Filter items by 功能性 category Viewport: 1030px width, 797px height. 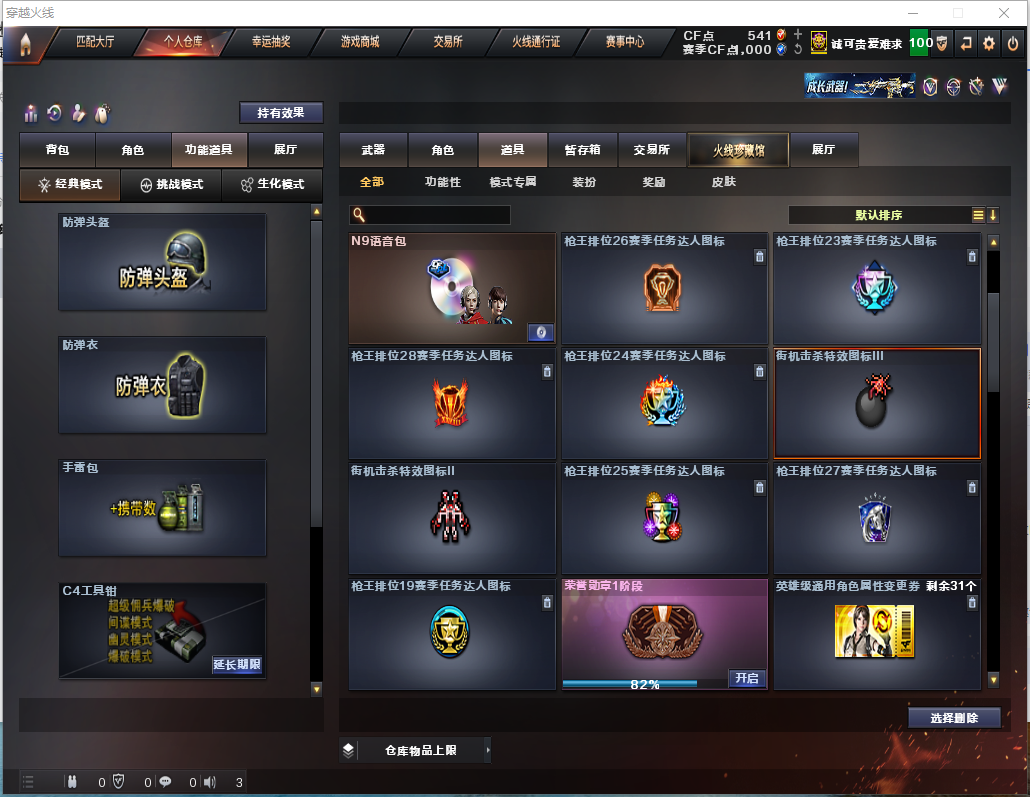442,182
